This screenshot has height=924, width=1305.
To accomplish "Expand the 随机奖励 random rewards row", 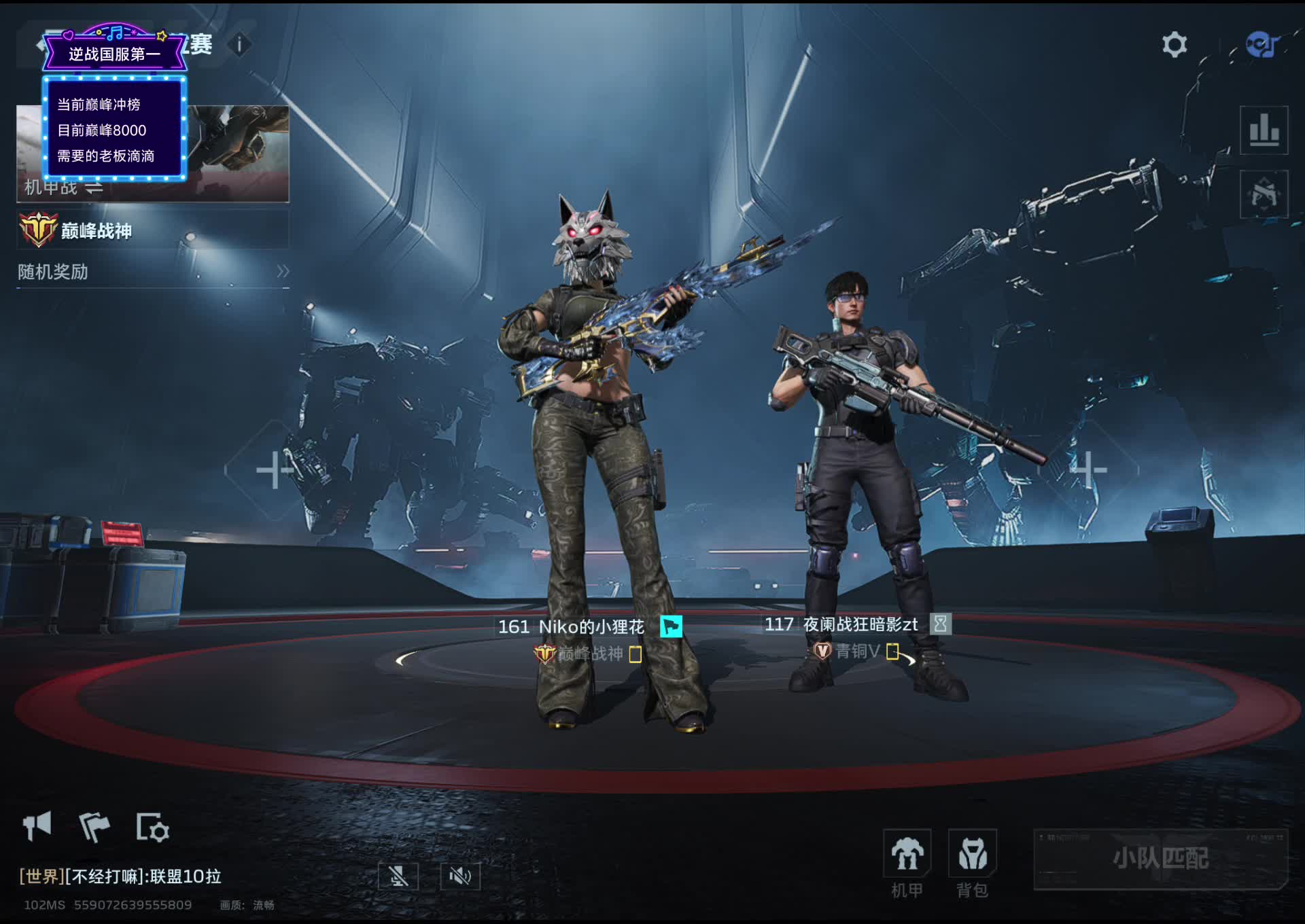I will point(153,272).
